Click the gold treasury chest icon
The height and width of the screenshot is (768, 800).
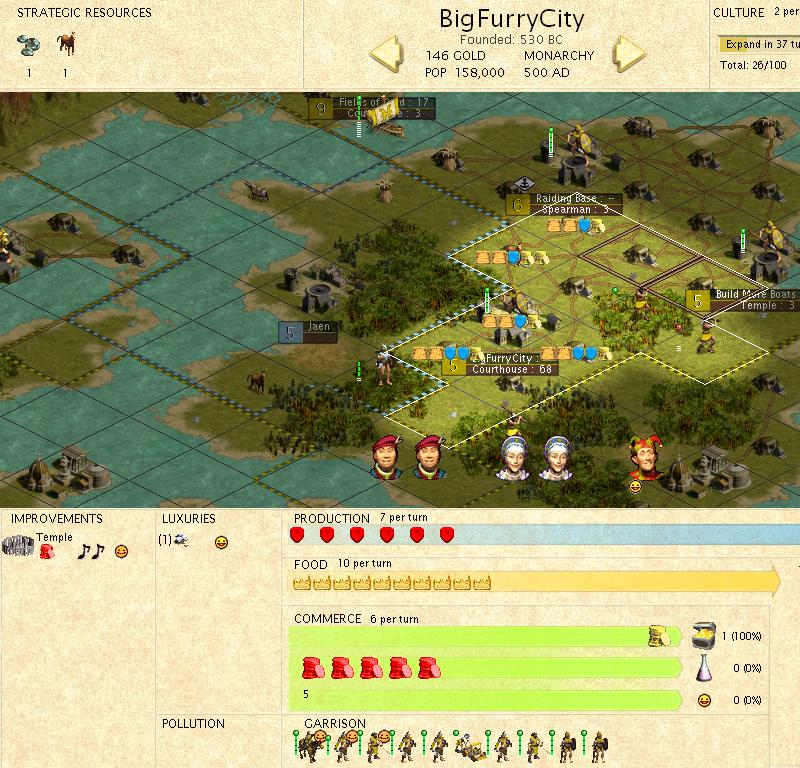point(704,634)
